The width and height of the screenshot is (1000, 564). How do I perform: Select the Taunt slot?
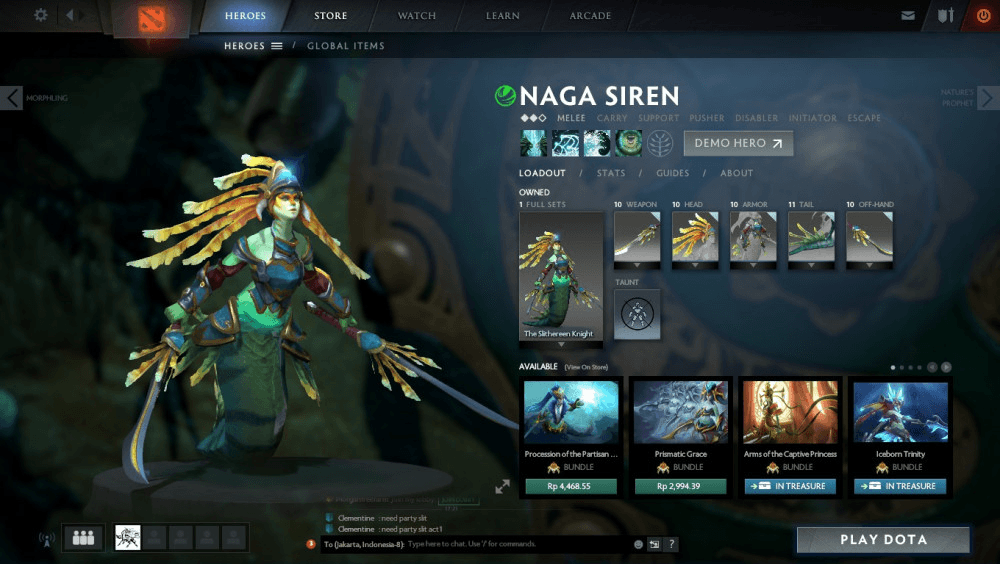point(637,314)
